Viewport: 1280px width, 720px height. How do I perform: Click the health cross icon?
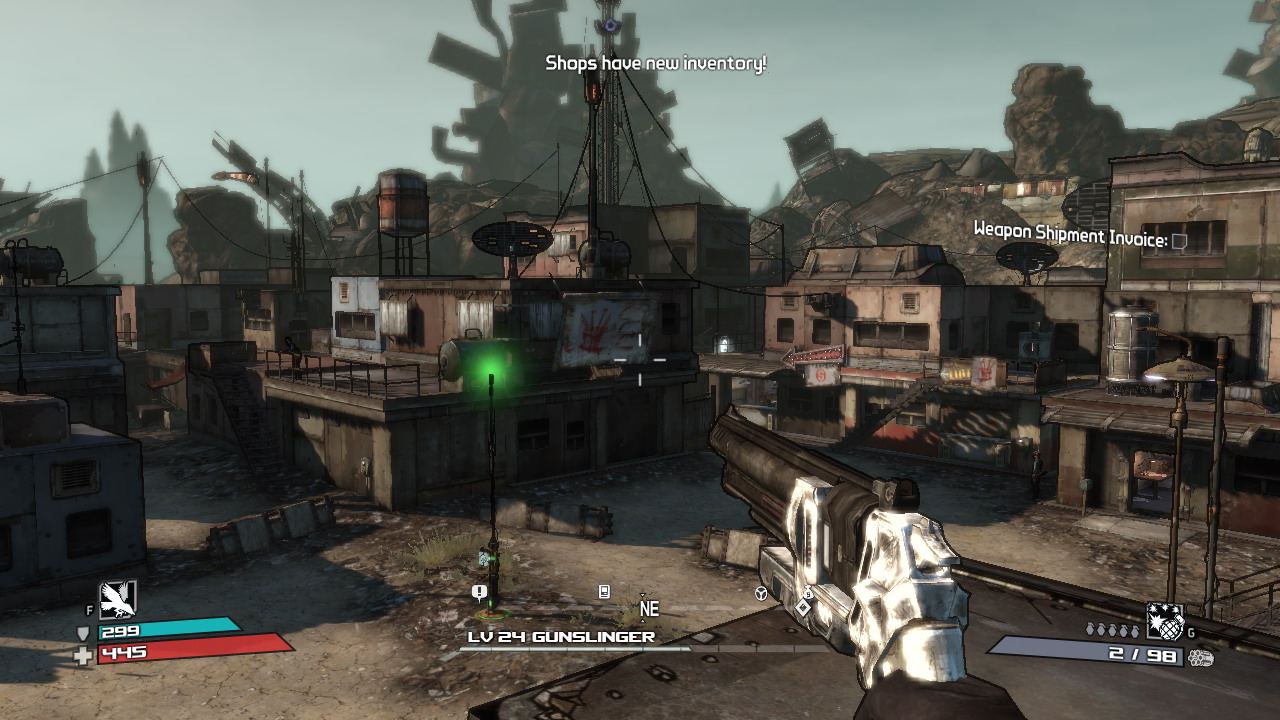coord(83,654)
